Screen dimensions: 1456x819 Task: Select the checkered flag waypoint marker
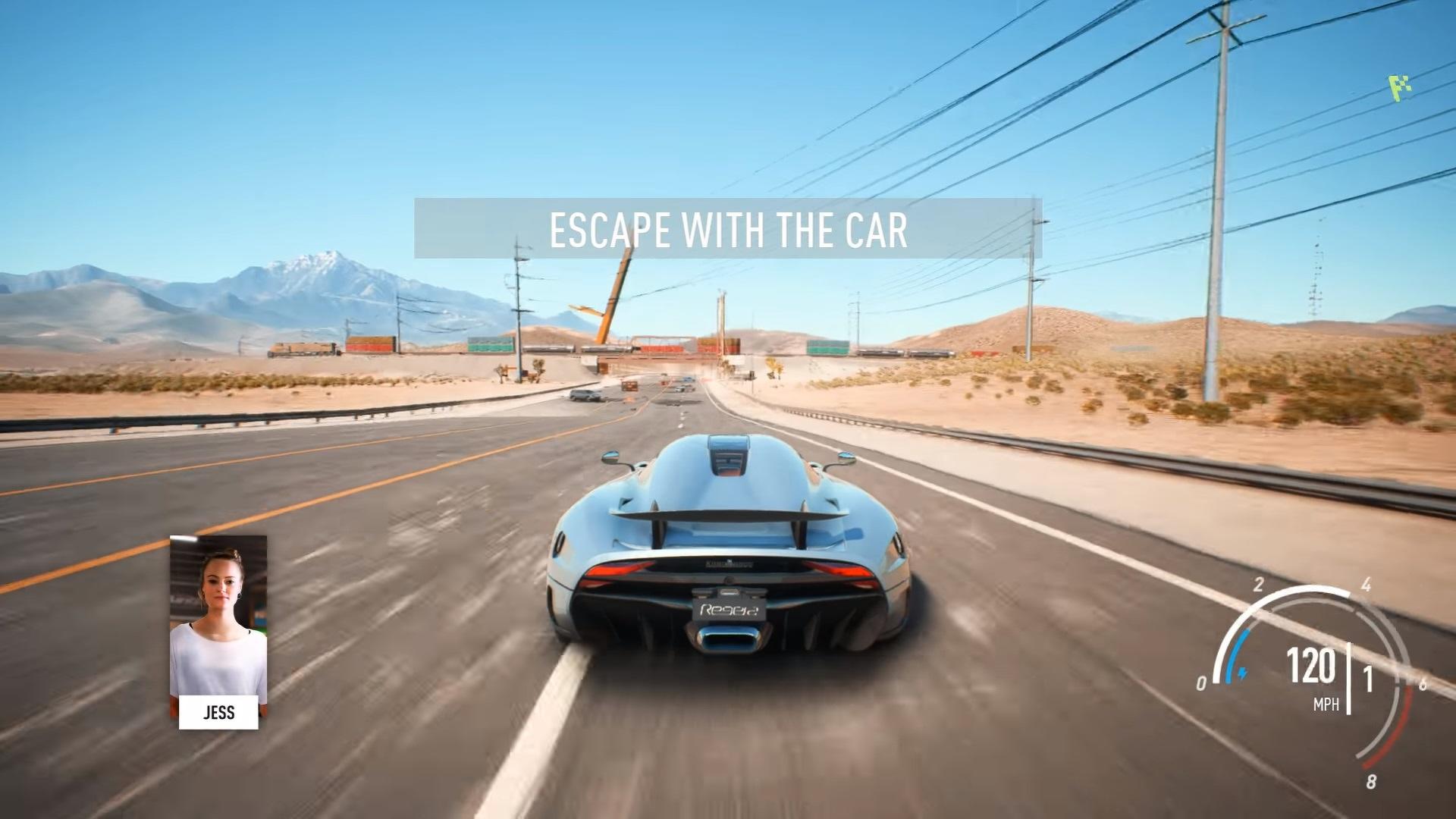point(1399,88)
